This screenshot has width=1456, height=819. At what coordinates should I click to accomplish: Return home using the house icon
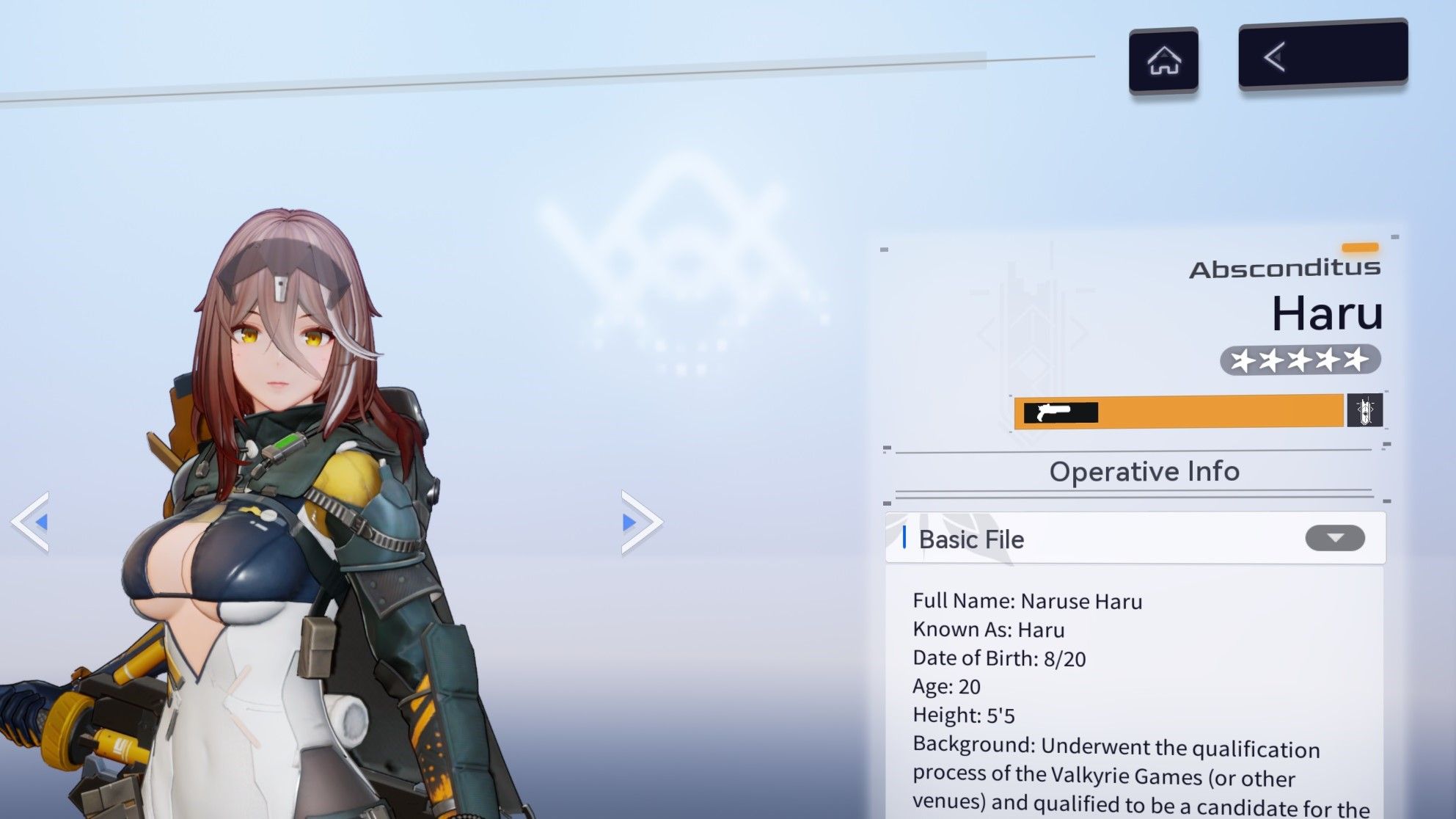1165,61
